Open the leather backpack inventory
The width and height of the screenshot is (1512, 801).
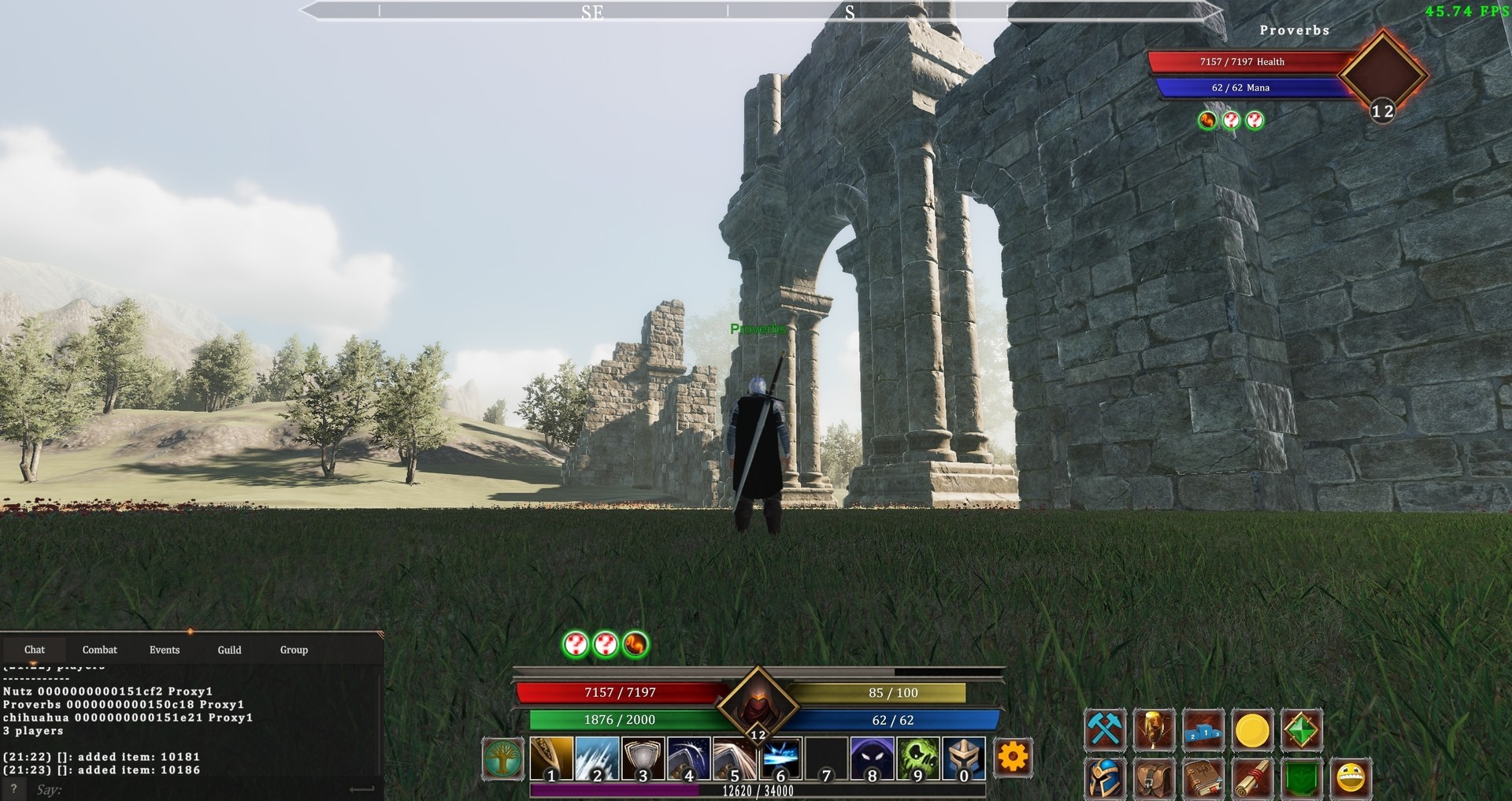[1154, 780]
